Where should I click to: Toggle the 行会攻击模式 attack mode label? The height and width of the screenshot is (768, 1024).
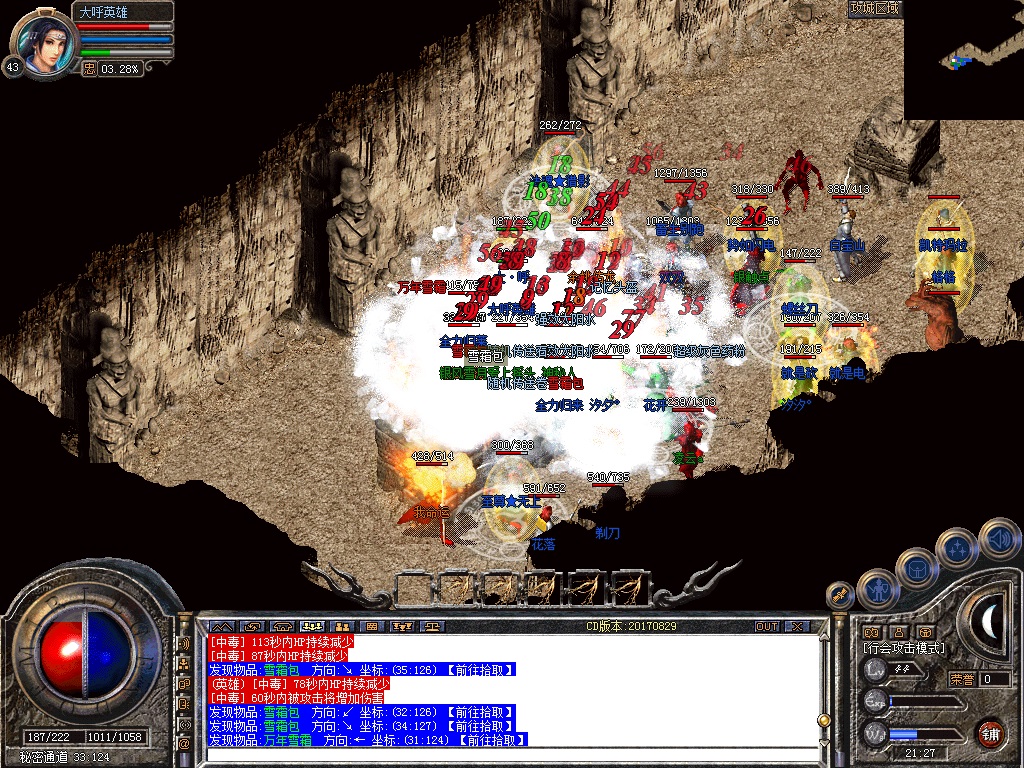[903, 648]
